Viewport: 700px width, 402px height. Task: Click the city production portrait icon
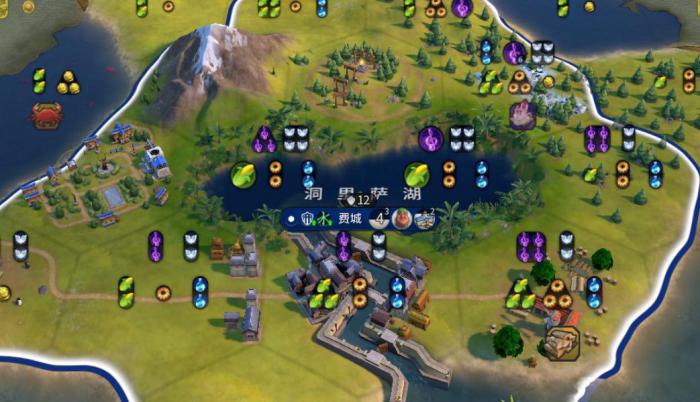(402, 219)
